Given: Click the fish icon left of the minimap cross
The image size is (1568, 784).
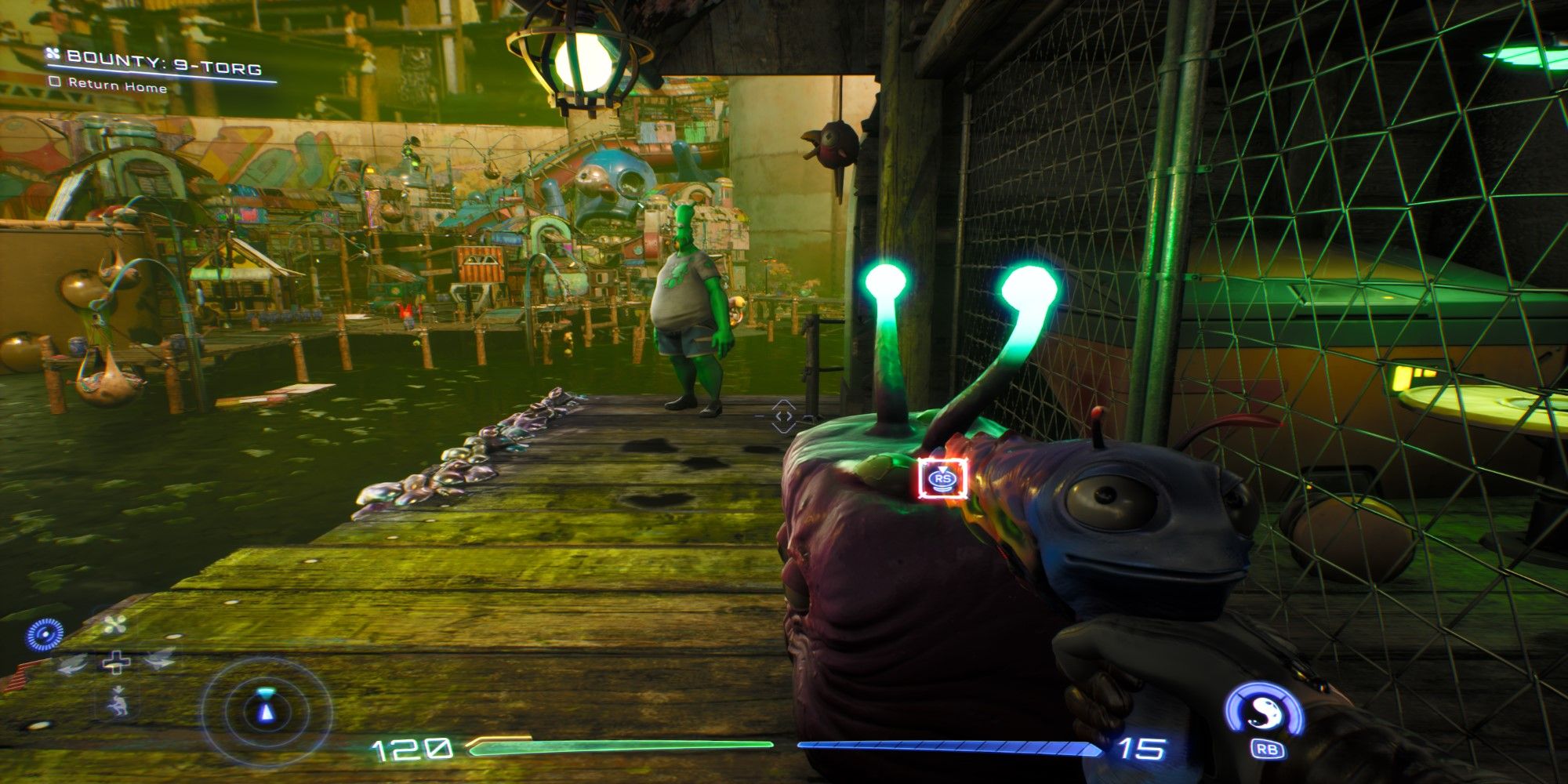Looking at the screenshot, I should [x=71, y=664].
